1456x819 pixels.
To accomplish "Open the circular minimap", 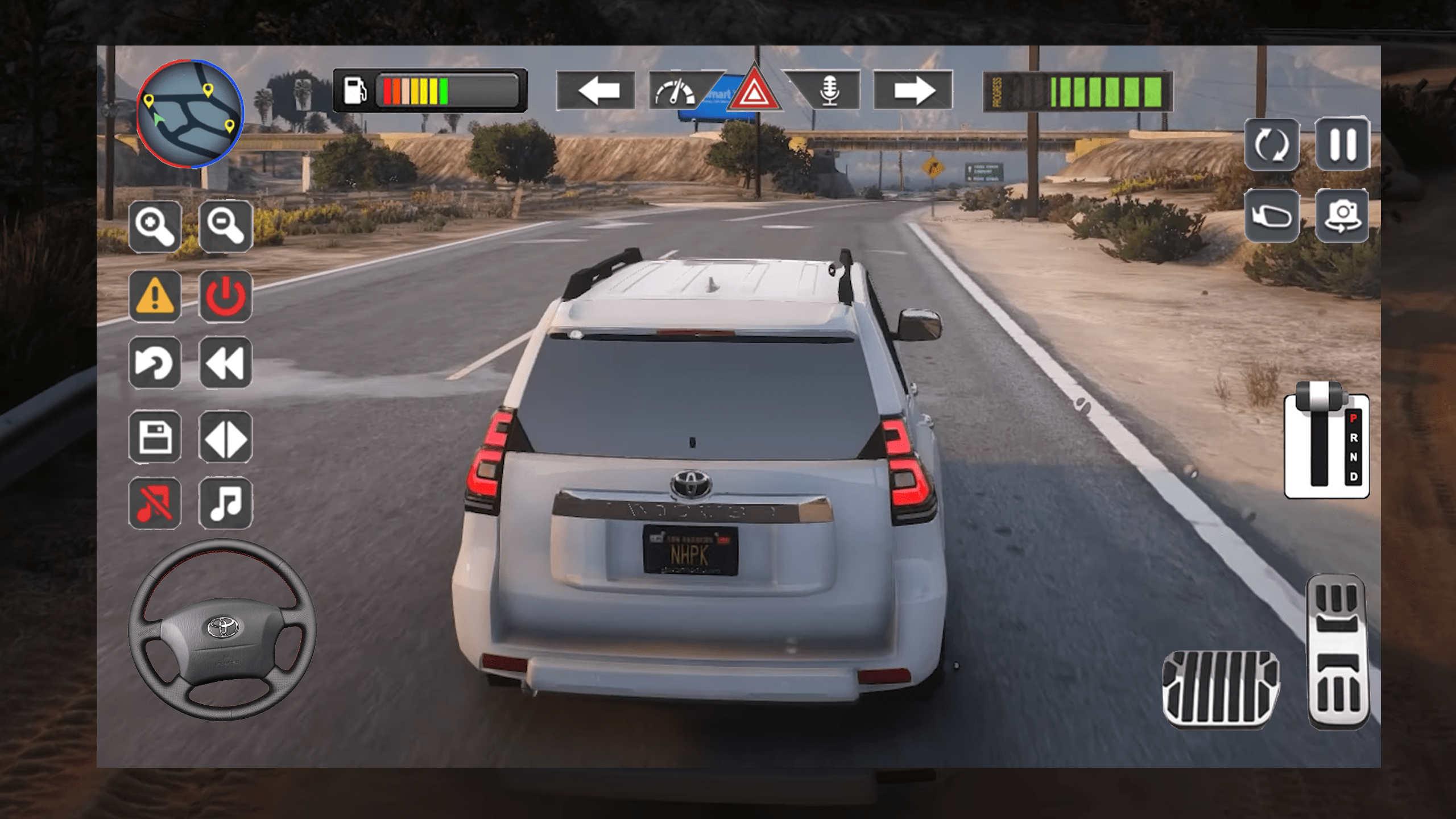I will coord(190,114).
